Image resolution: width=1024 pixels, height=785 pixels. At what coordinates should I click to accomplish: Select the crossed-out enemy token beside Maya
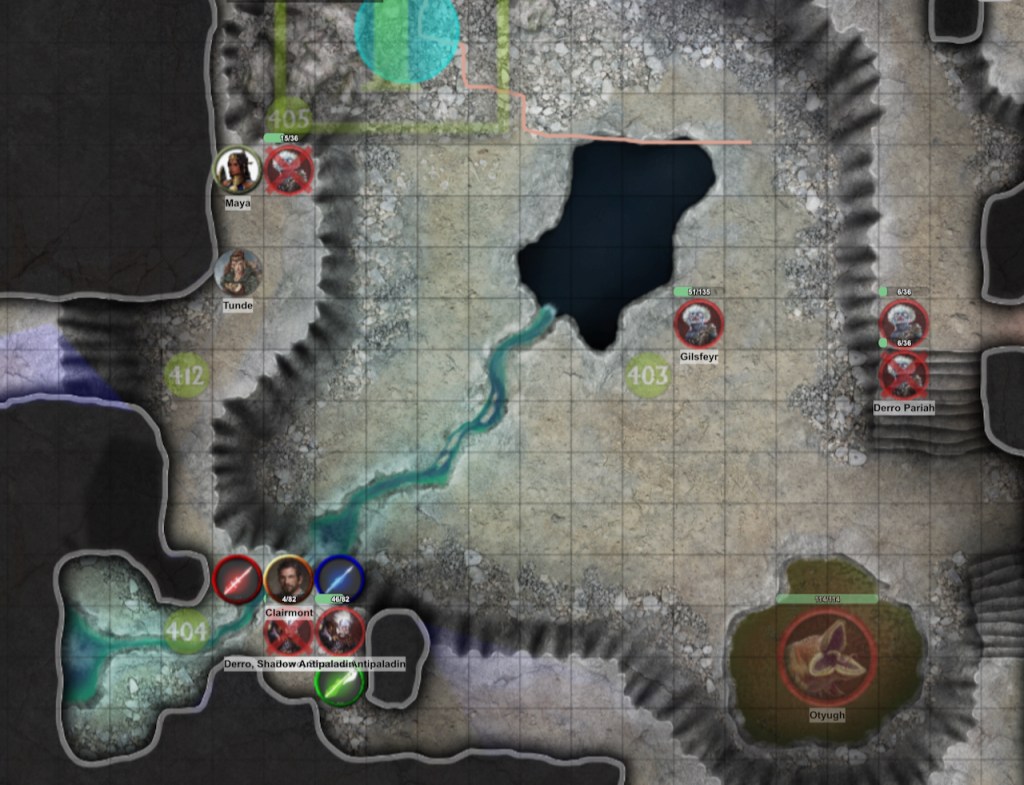click(x=290, y=170)
